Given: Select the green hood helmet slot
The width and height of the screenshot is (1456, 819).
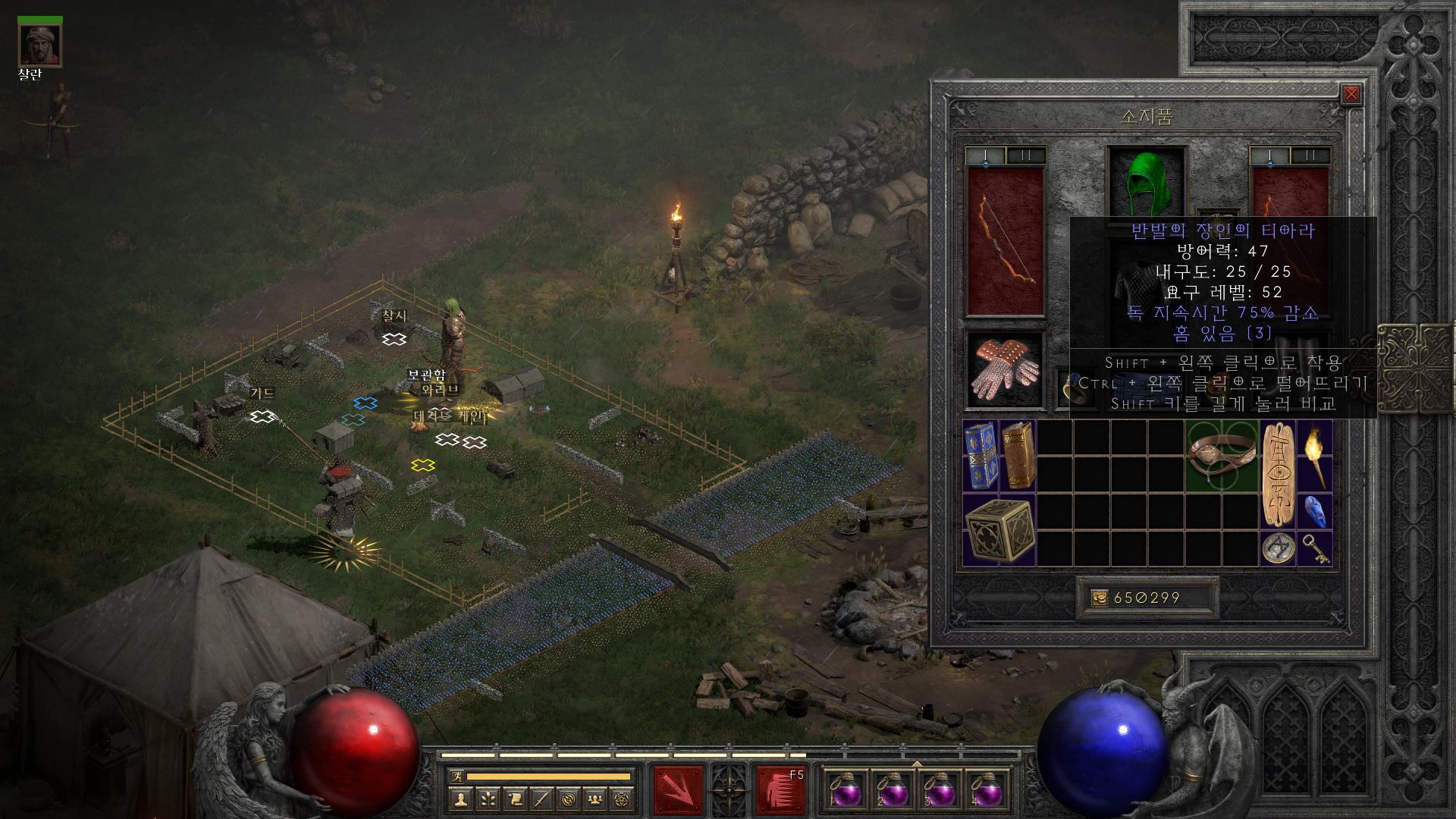Looking at the screenshot, I should pos(1146,182).
